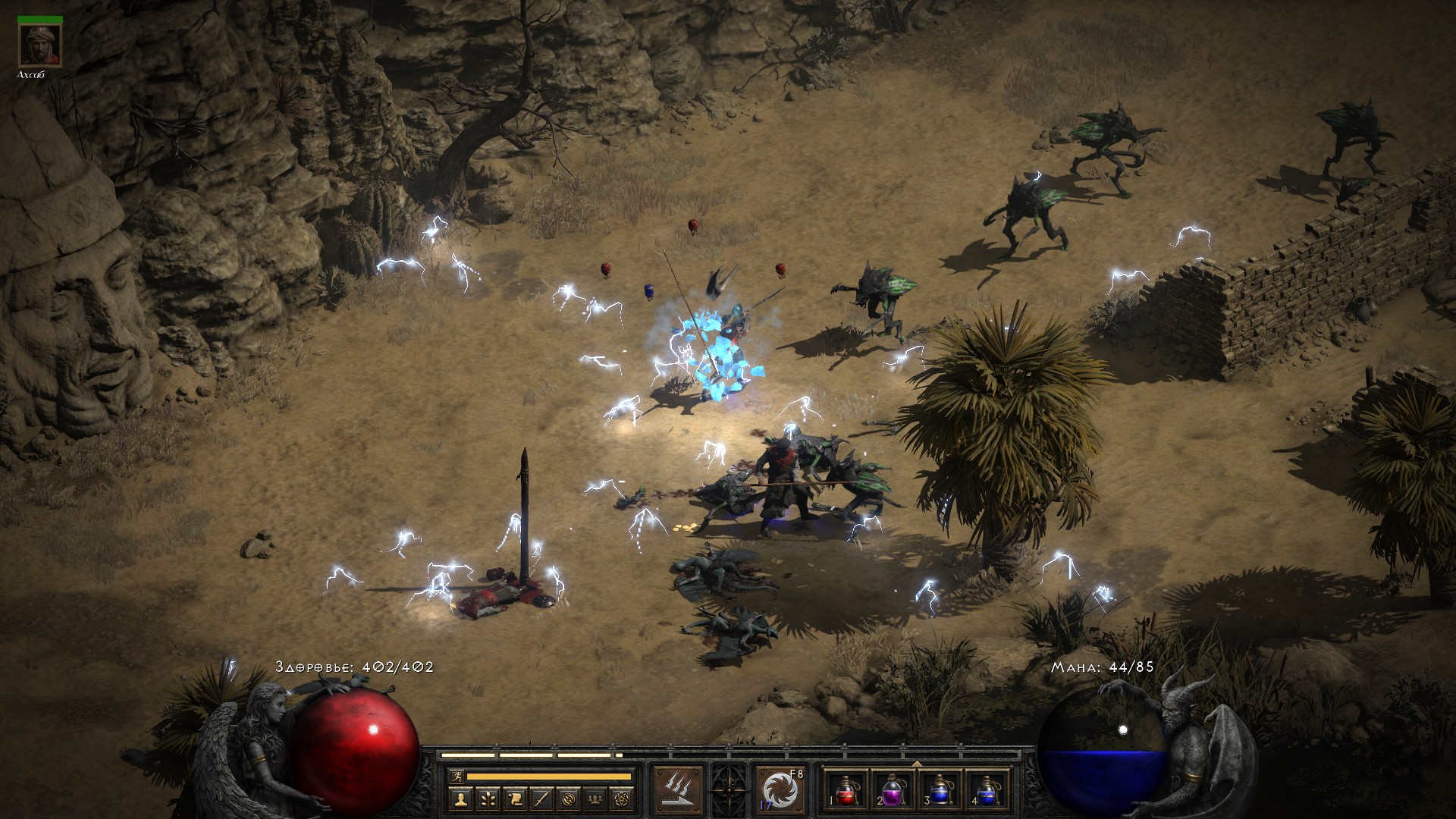Image resolution: width=1456 pixels, height=819 pixels.
Task: Open the inventory via sword icon
Action: pos(541,798)
